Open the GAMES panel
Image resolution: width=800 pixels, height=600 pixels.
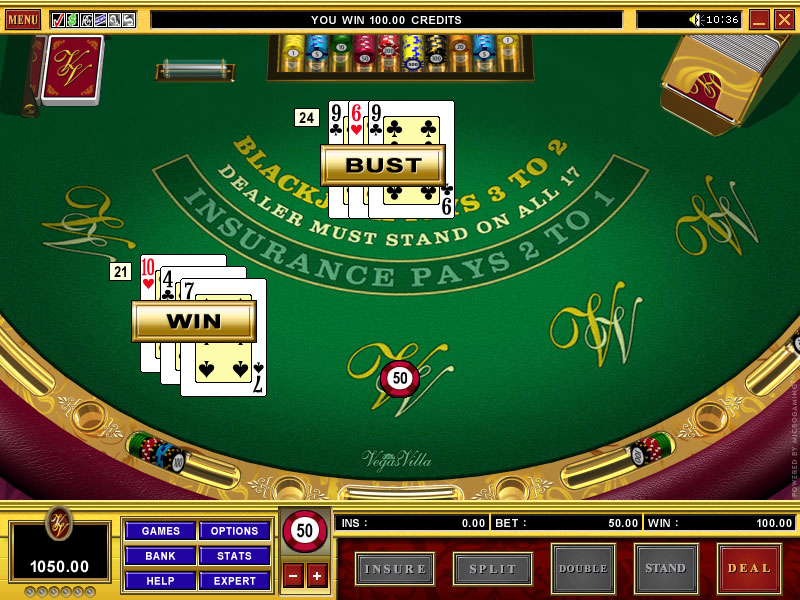[x=160, y=531]
